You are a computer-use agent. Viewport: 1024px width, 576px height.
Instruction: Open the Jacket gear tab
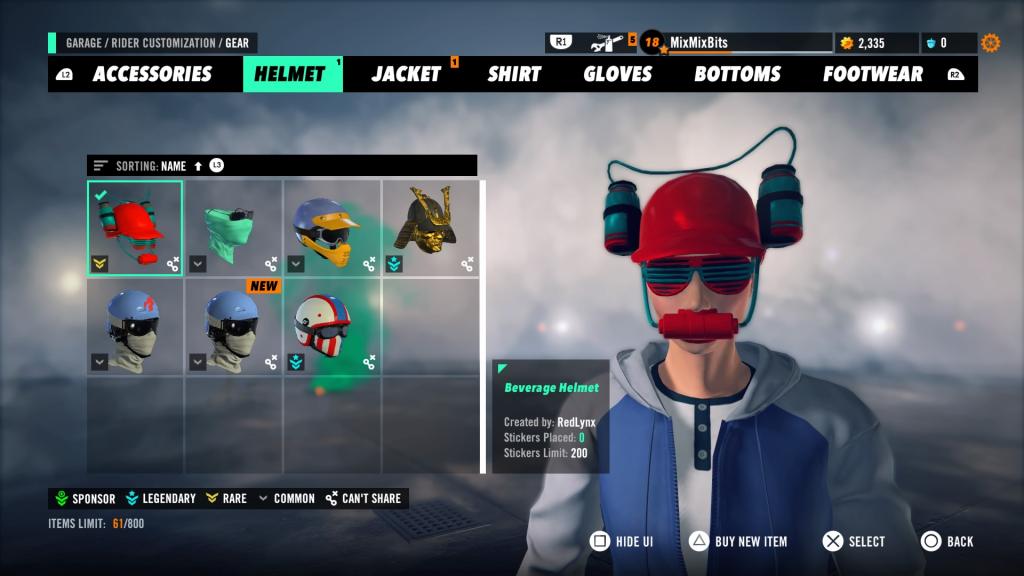(x=406, y=74)
